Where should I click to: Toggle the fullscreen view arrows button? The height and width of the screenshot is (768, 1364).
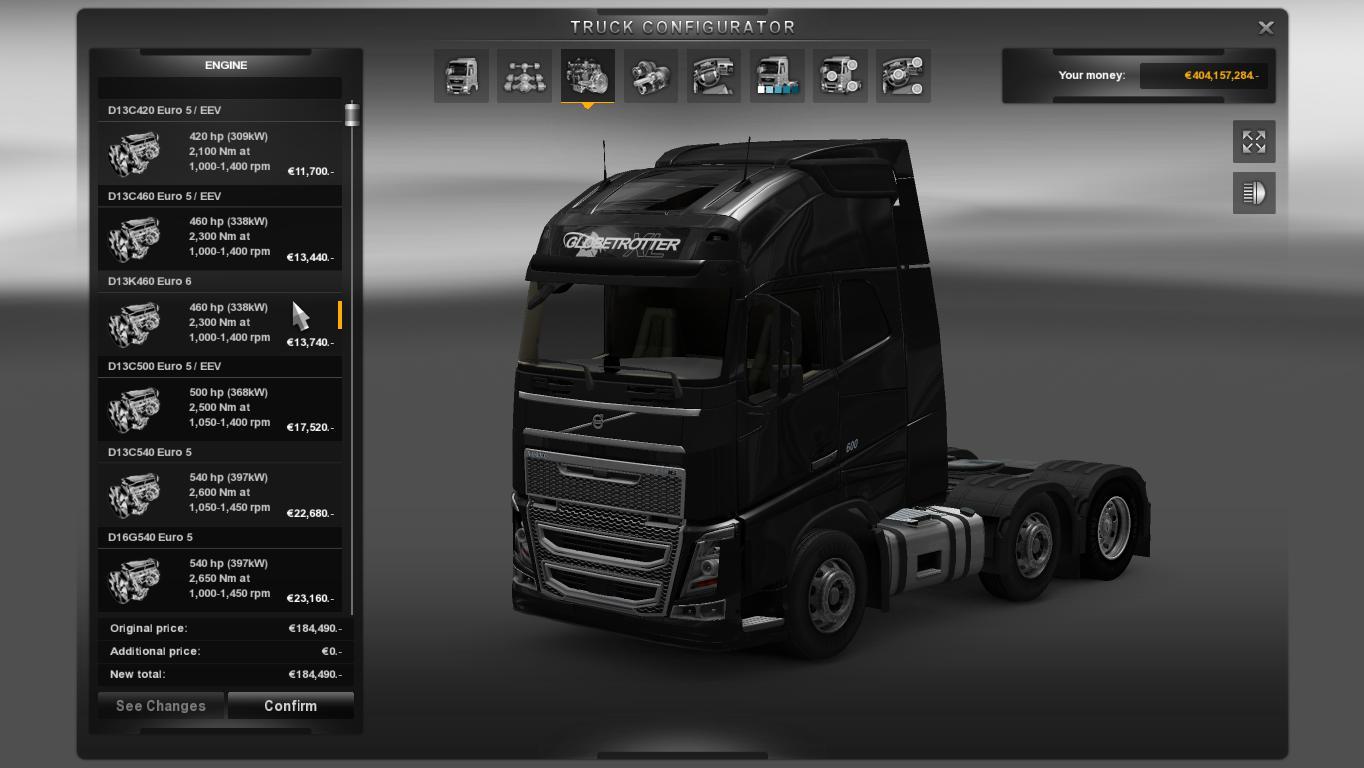click(x=1254, y=142)
